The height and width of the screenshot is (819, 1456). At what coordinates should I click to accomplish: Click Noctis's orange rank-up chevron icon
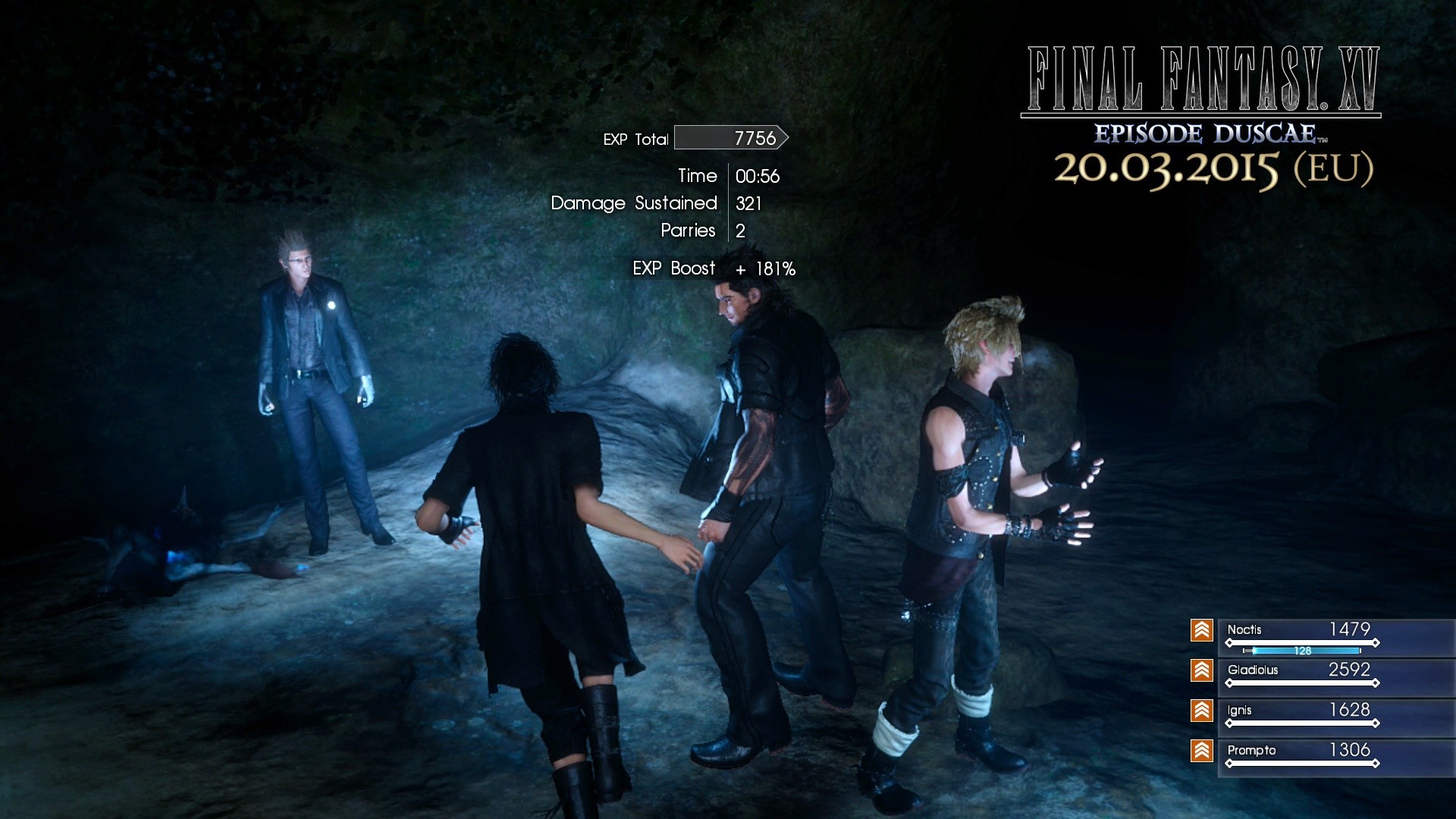[1202, 630]
